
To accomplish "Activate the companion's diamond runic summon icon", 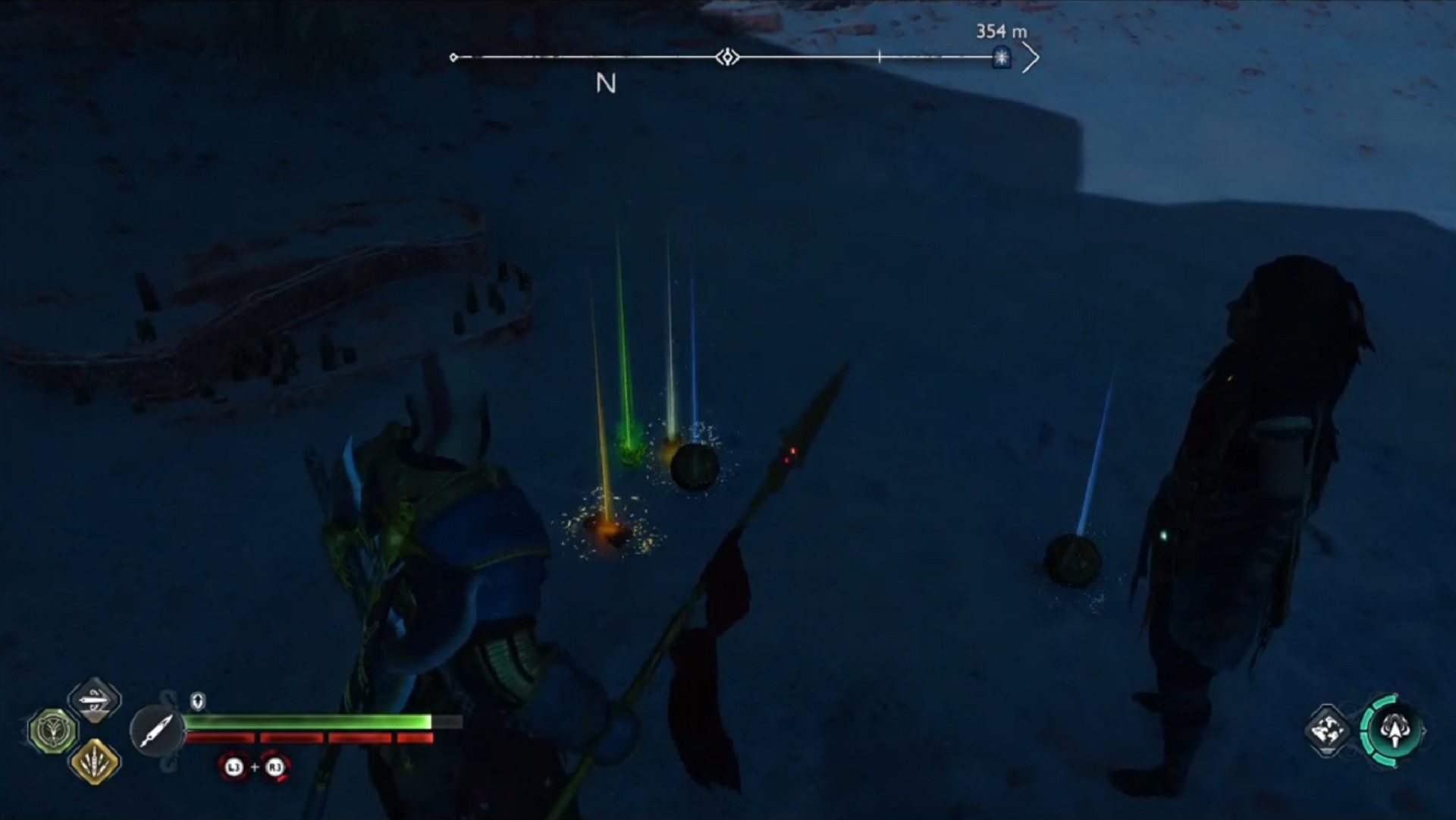I will coord(1328,730).
